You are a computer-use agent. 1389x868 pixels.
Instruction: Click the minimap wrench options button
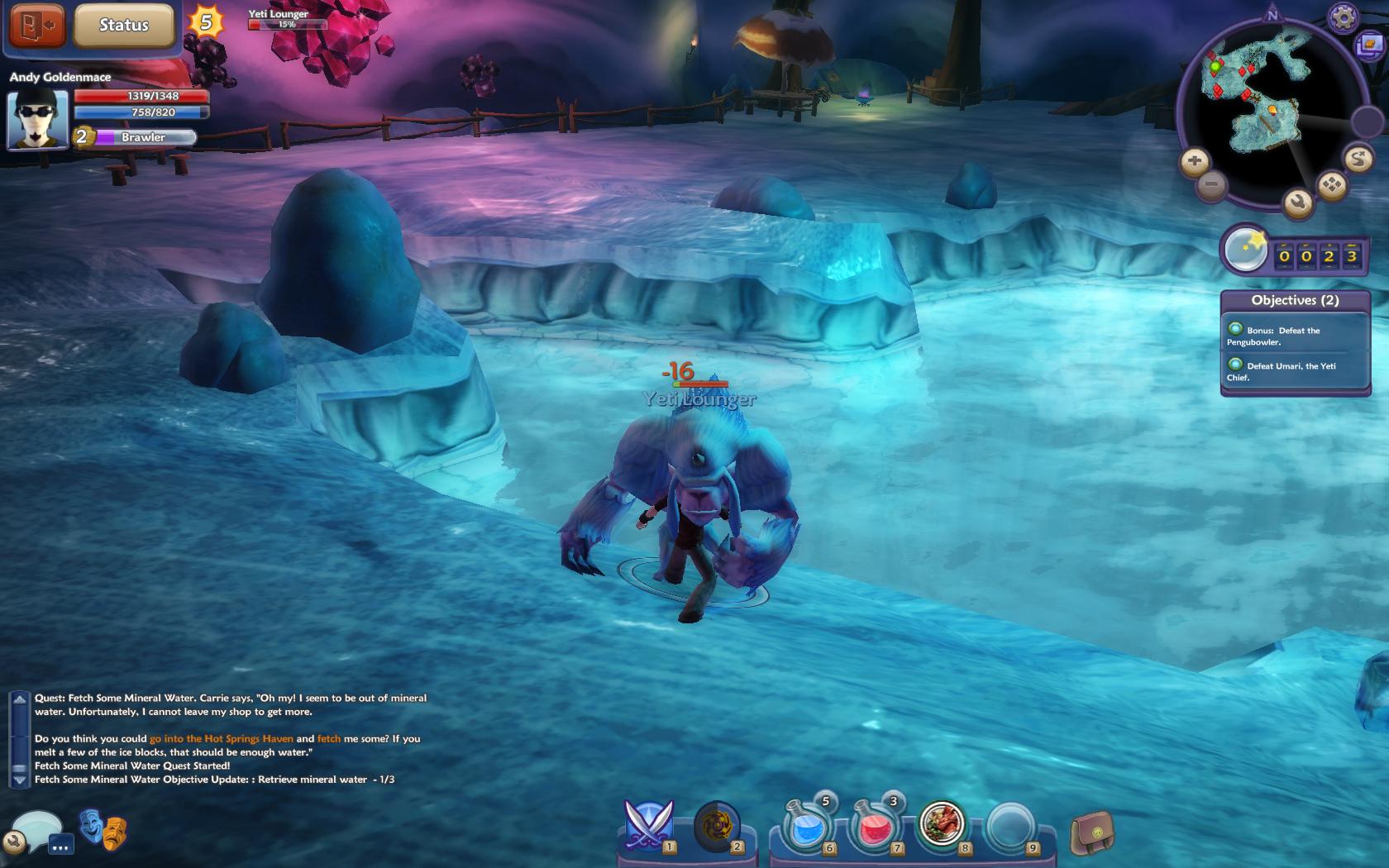click(1298, 202)
